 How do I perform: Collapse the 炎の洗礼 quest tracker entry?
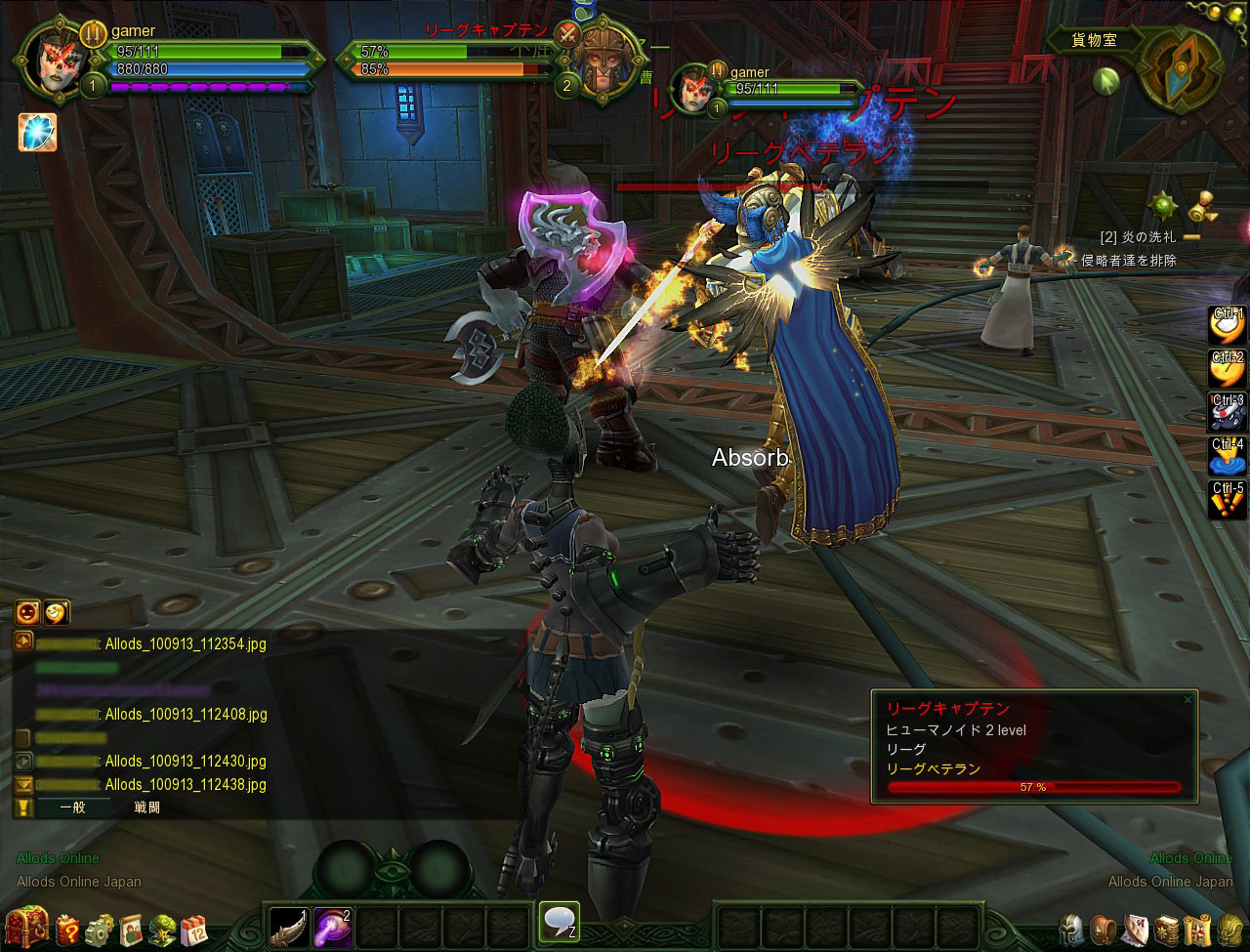click(x=1192, y=237)
